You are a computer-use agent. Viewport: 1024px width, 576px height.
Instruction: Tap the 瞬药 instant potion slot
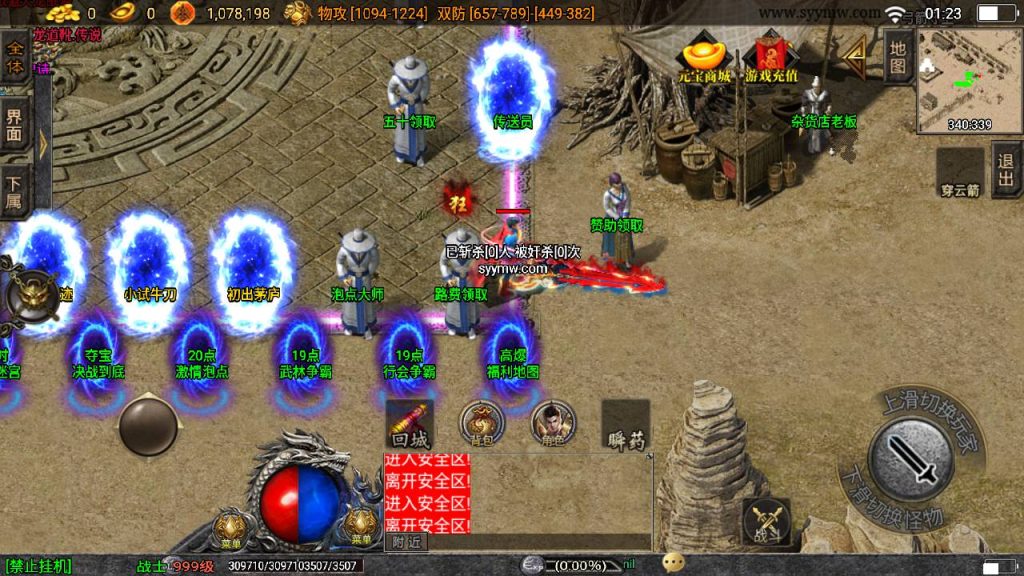click(626, 425)
